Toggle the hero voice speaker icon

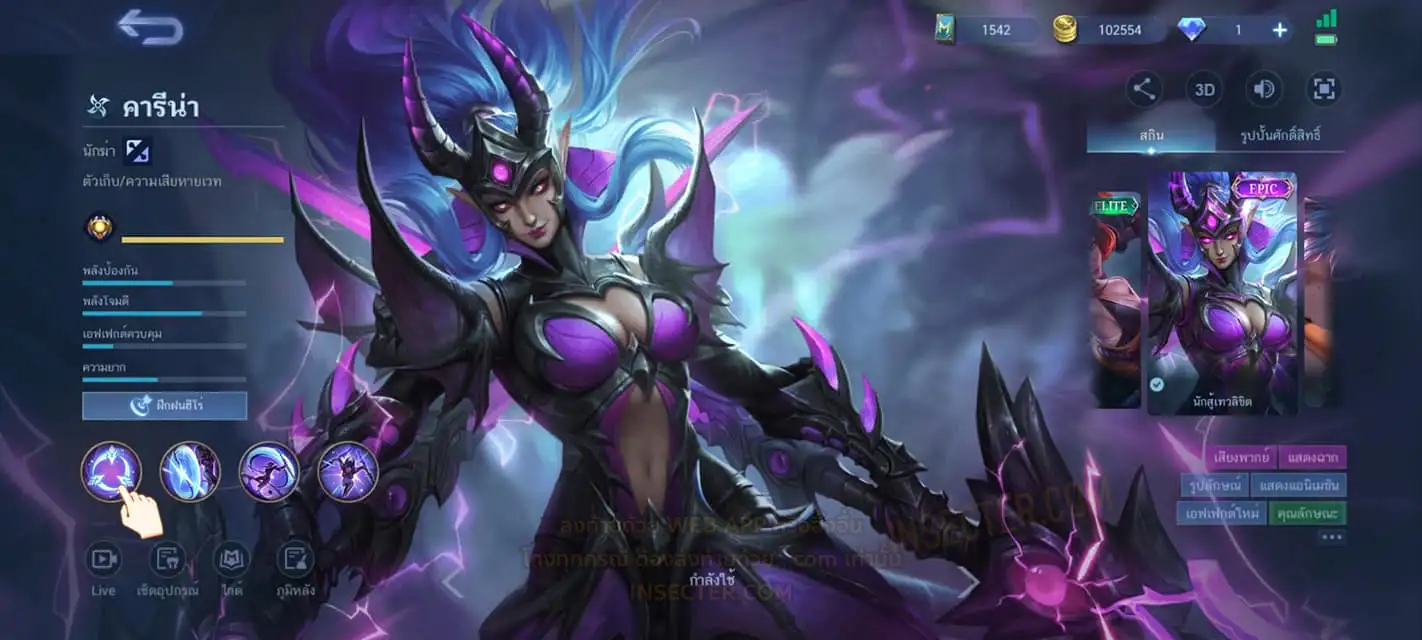pos(1264,90)
